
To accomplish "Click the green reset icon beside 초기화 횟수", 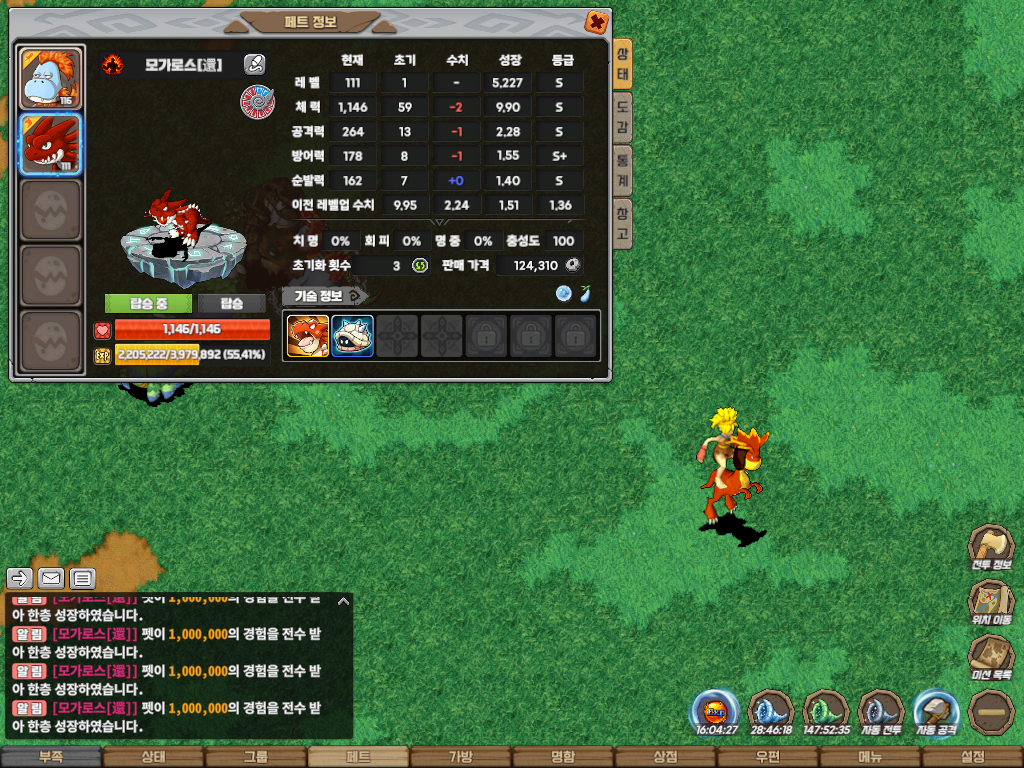I will (420, 265).
